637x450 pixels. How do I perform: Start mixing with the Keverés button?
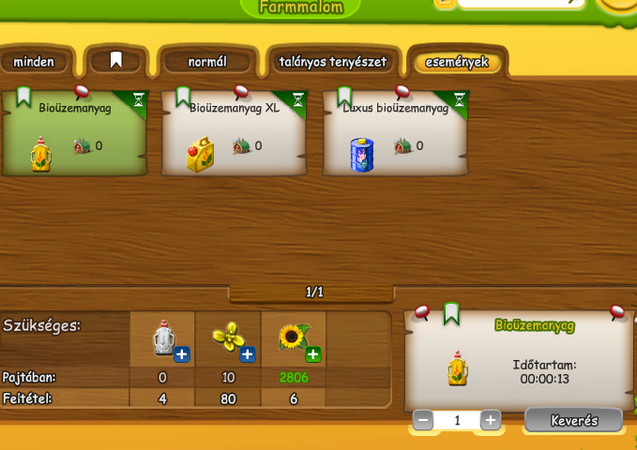(573, 420)
